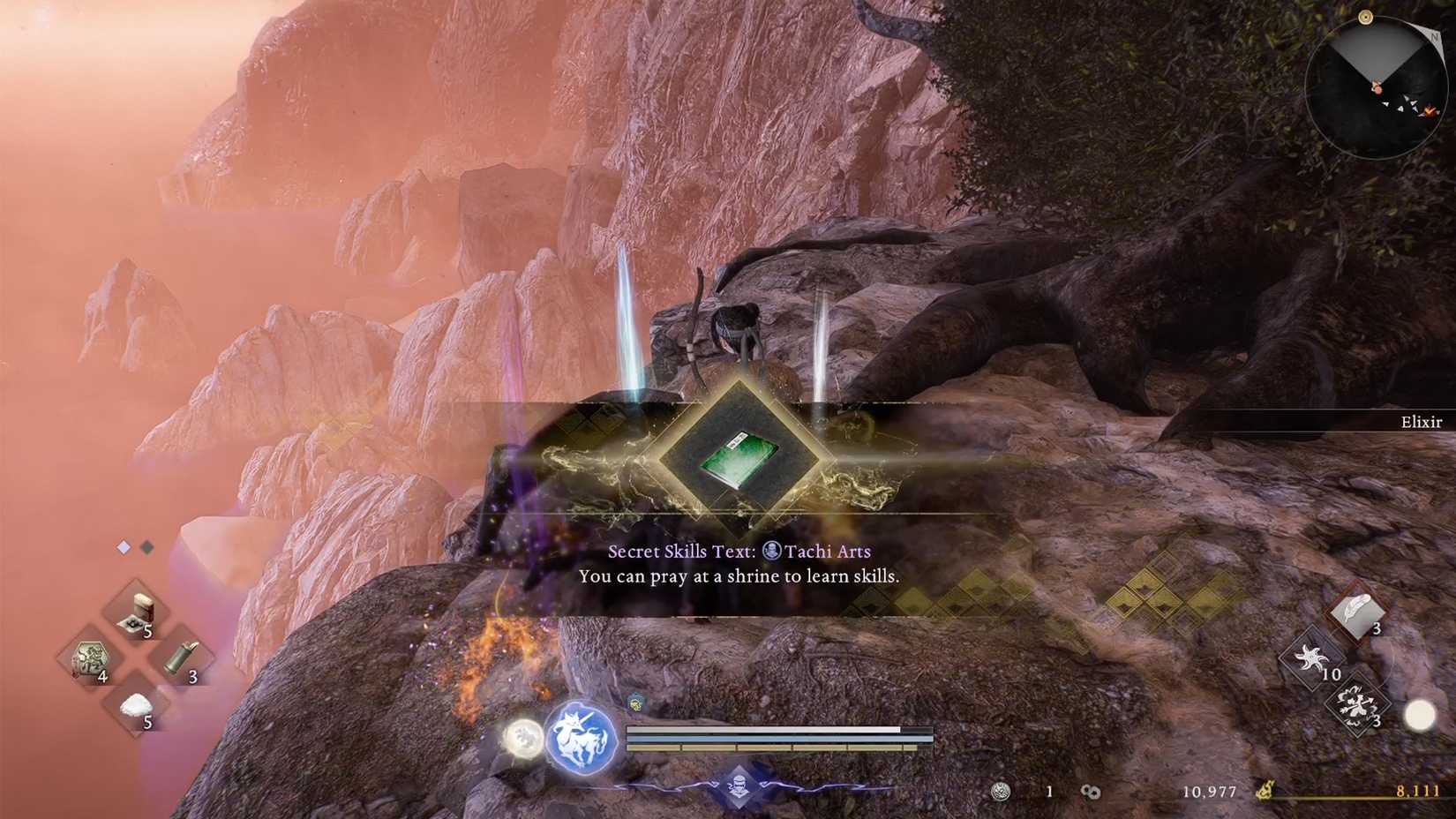The width and height of the screenshot is (1456, 819).
Task: Toggle the green quick-slot indicator square
Action: point(147,547)
